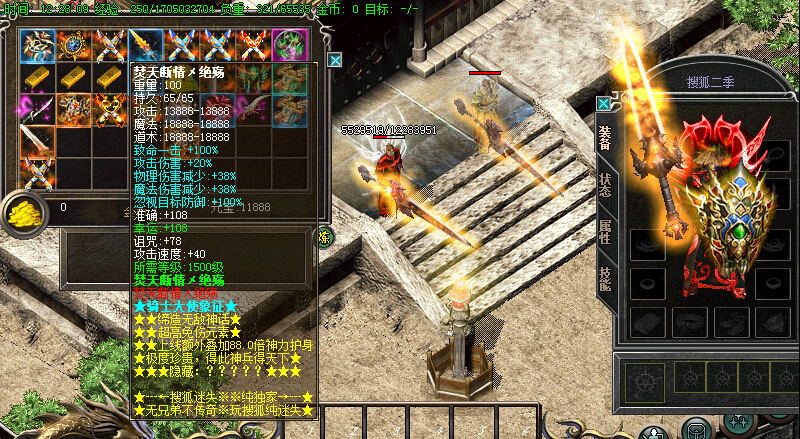Select the first gold bar in the bag
This screenshot has width=800, height=439.
click(39, 77)
